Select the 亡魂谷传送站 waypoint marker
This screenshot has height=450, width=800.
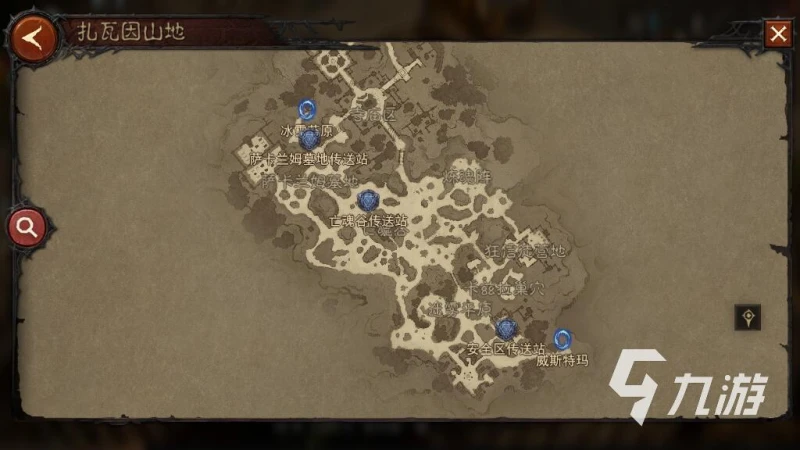coord(369,201)
